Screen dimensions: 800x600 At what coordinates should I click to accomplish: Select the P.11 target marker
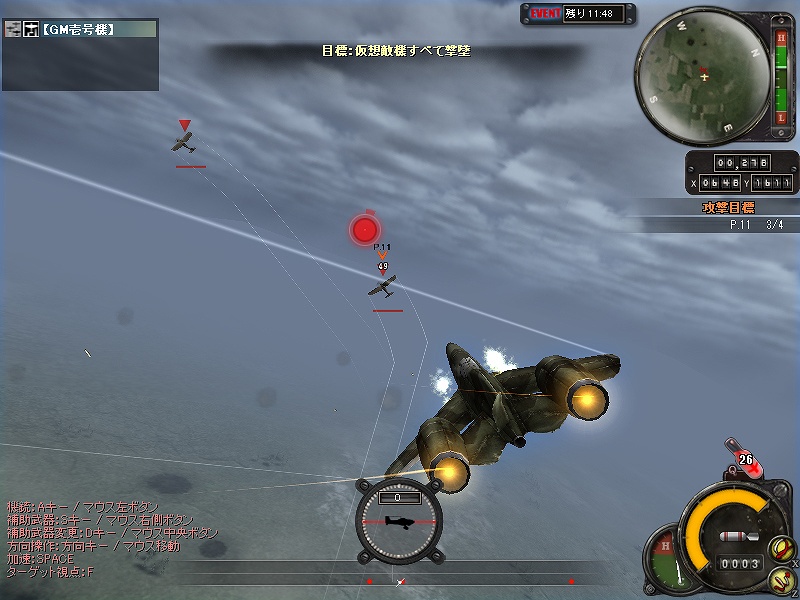[x=382, y=286]
